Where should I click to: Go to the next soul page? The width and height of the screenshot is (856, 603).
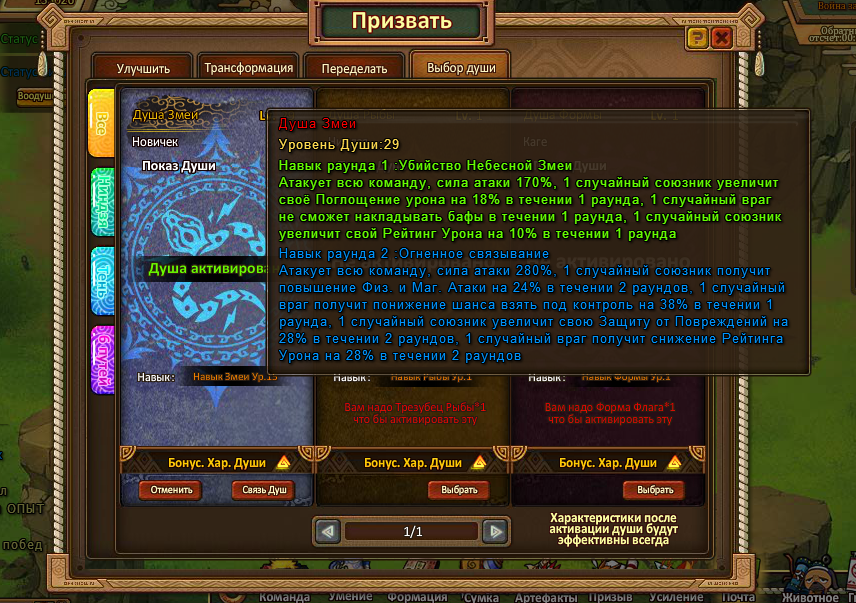(494, 531)
